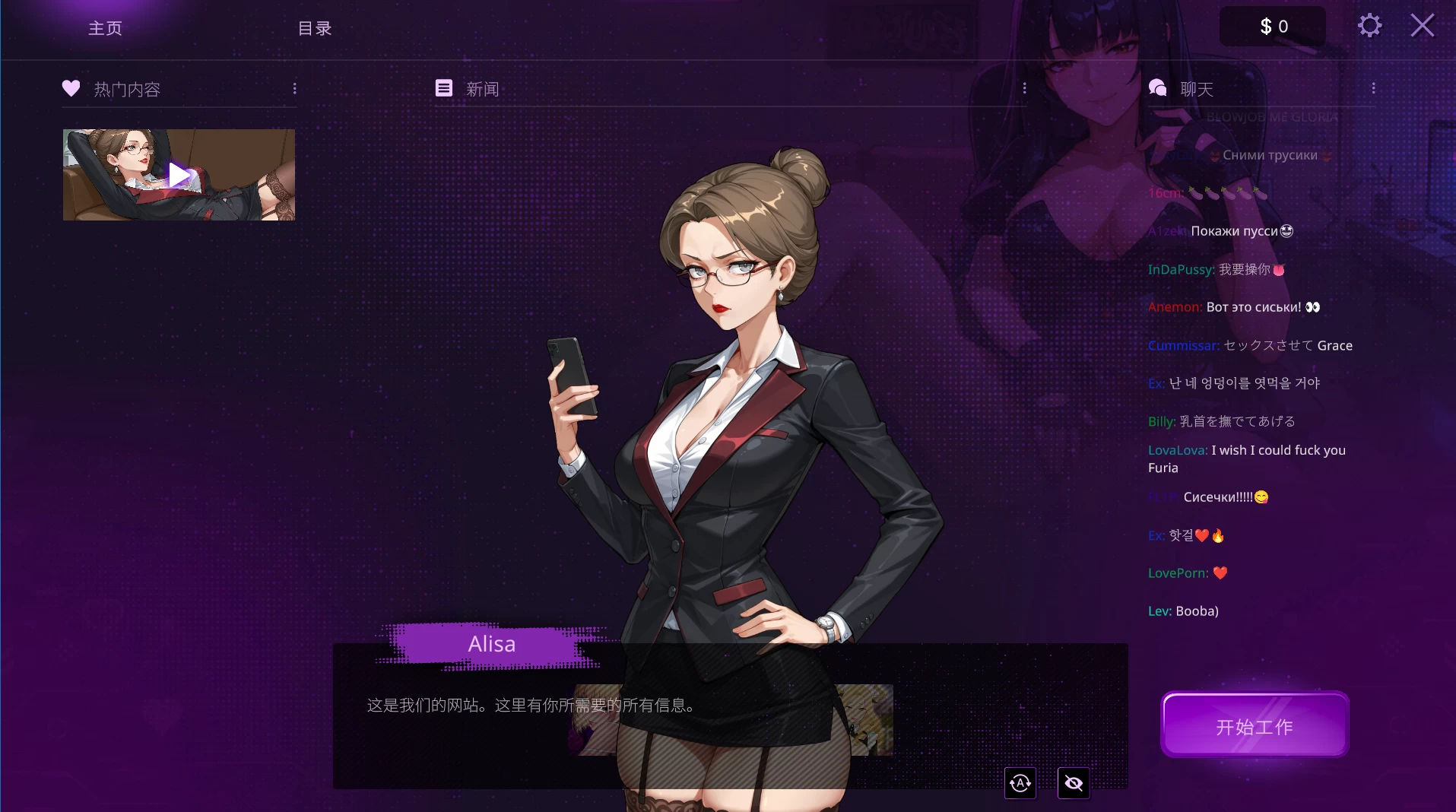This screenshot has height=812, width=1456.
Task: Click the dollar balance display showing $0
Action: click(1272, 26)
